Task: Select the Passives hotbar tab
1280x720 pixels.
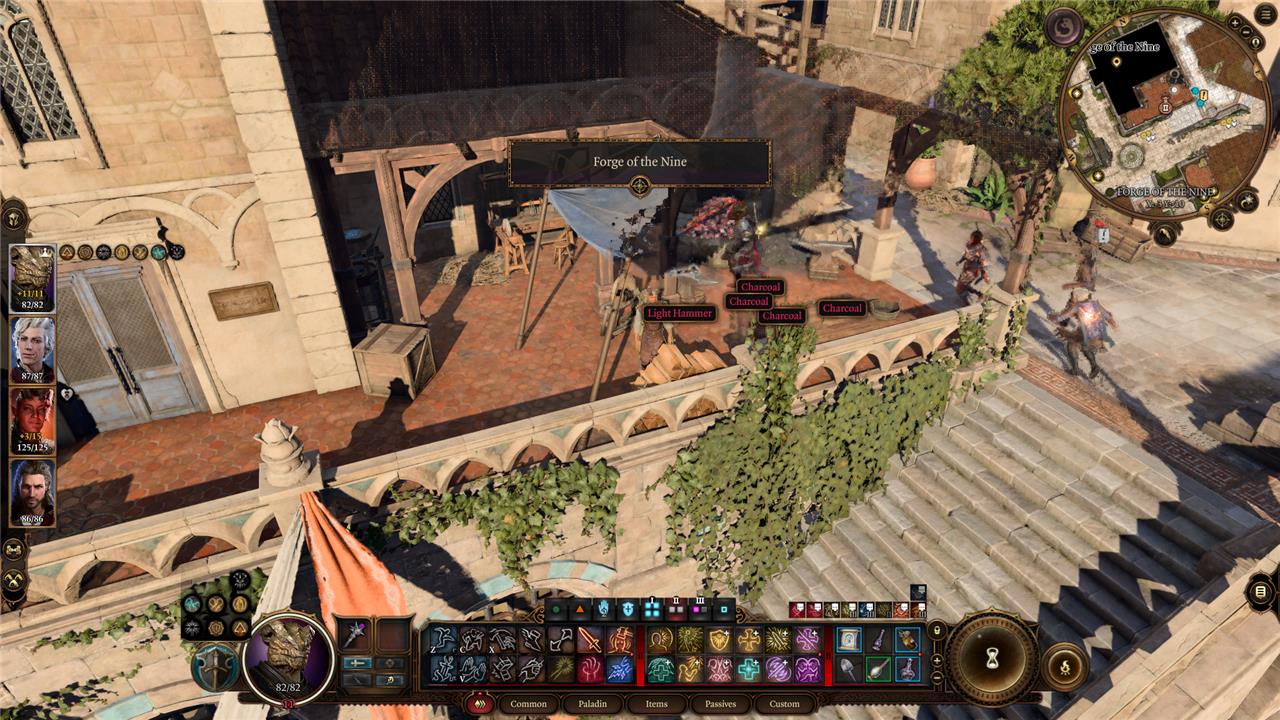Action: [720, 704]
